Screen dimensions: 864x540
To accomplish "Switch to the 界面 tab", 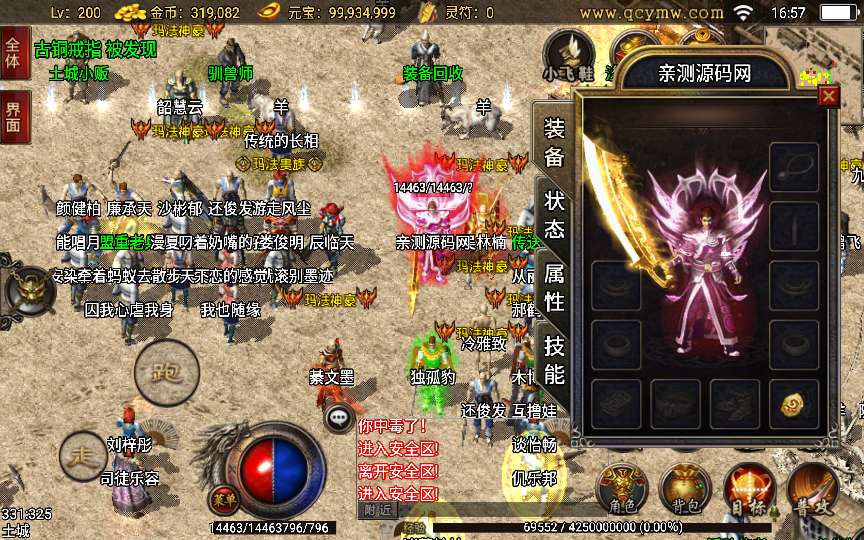I will (13, 116).
